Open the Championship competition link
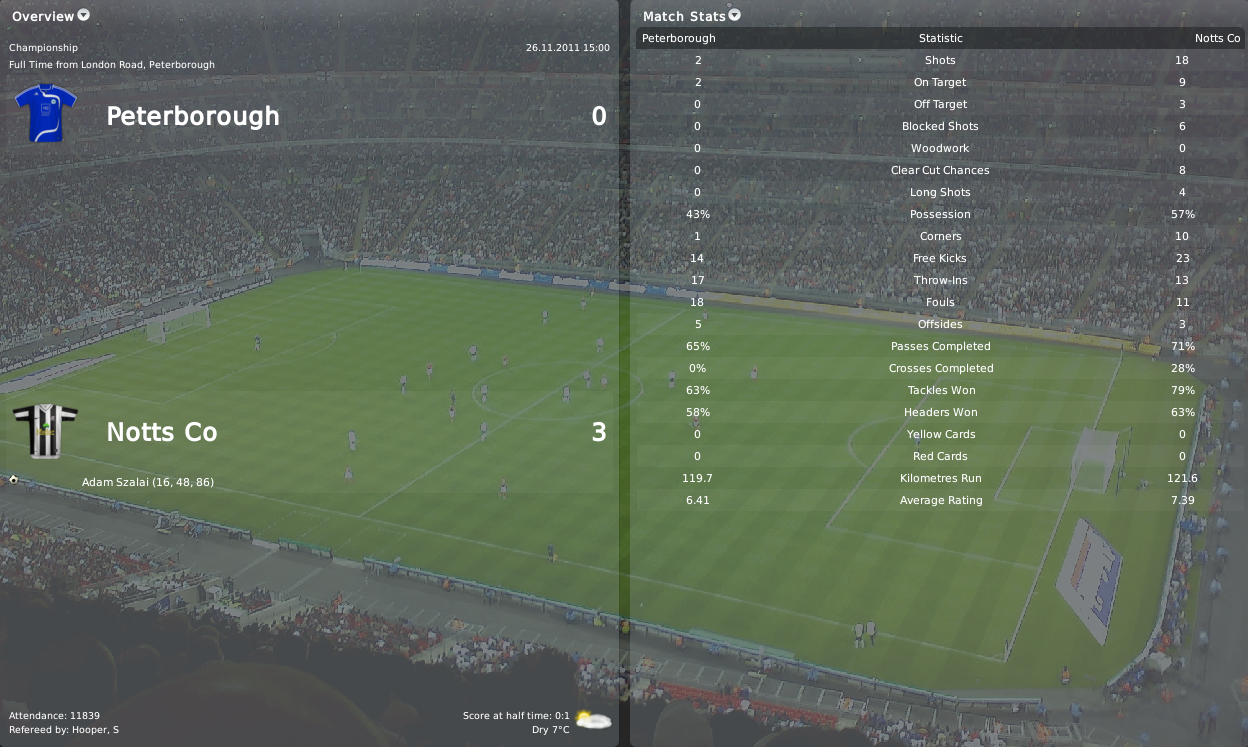The image size is (1248, 747). [x=43, y=47]
